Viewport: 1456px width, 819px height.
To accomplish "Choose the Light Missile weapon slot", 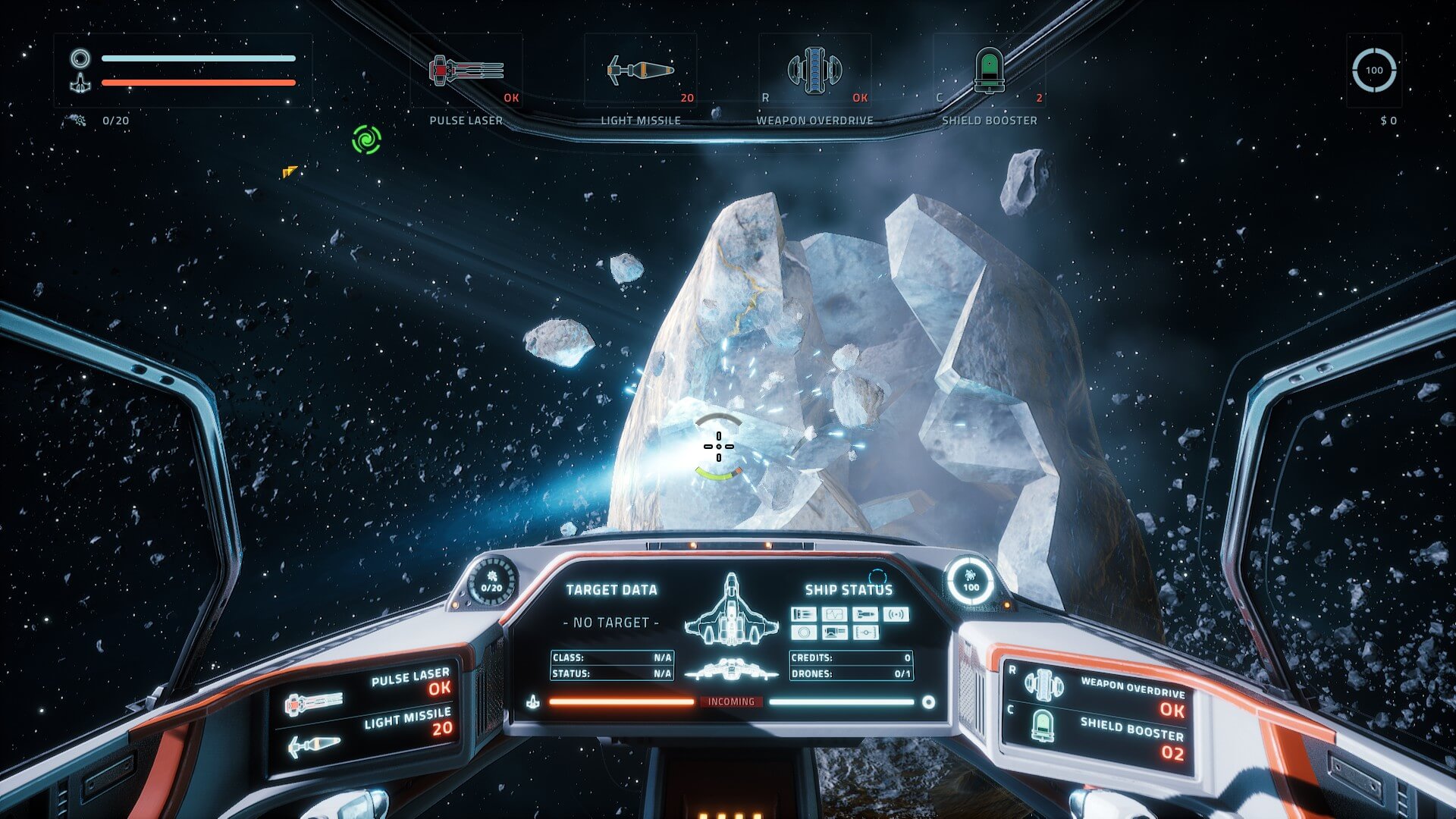I will (640, 71).
